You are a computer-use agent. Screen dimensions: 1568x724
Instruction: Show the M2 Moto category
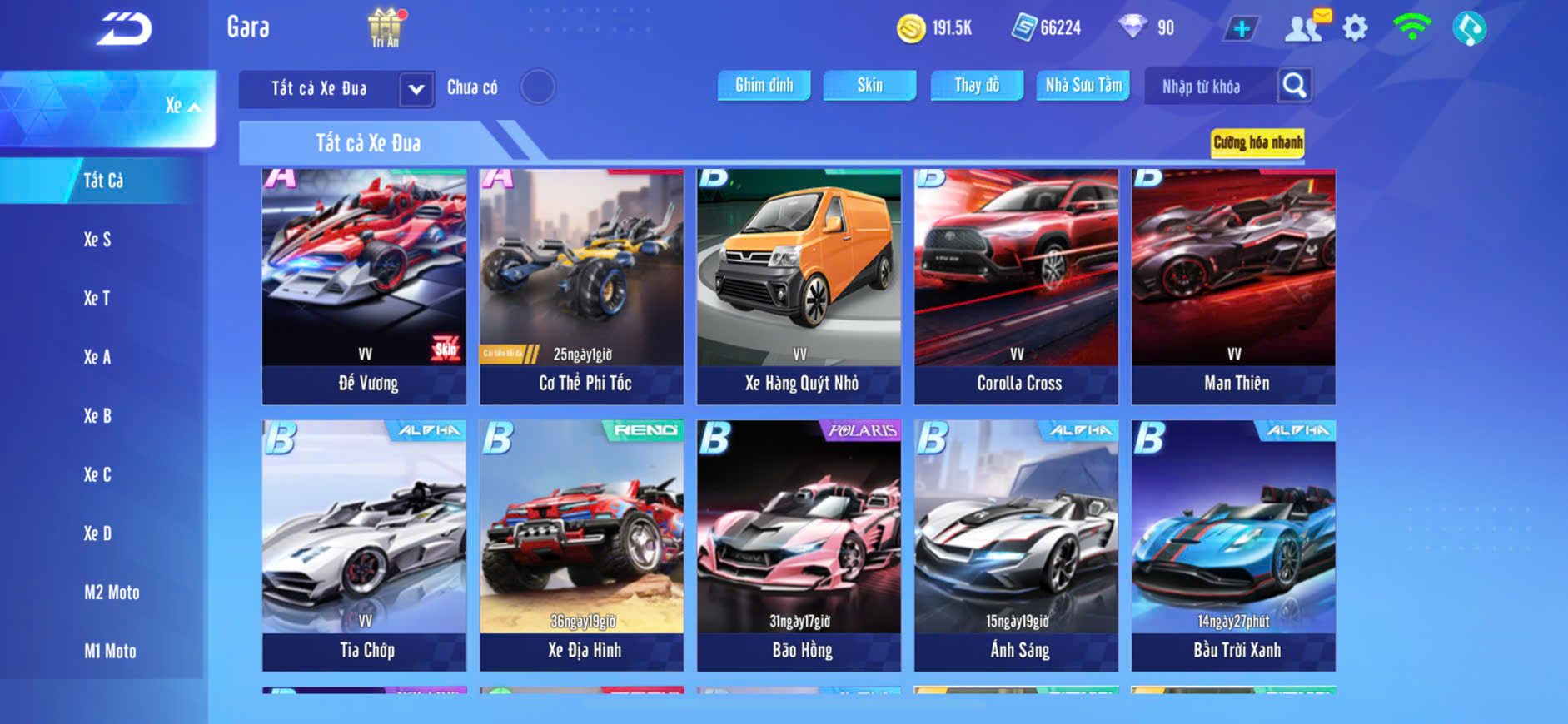pos(112,593)
